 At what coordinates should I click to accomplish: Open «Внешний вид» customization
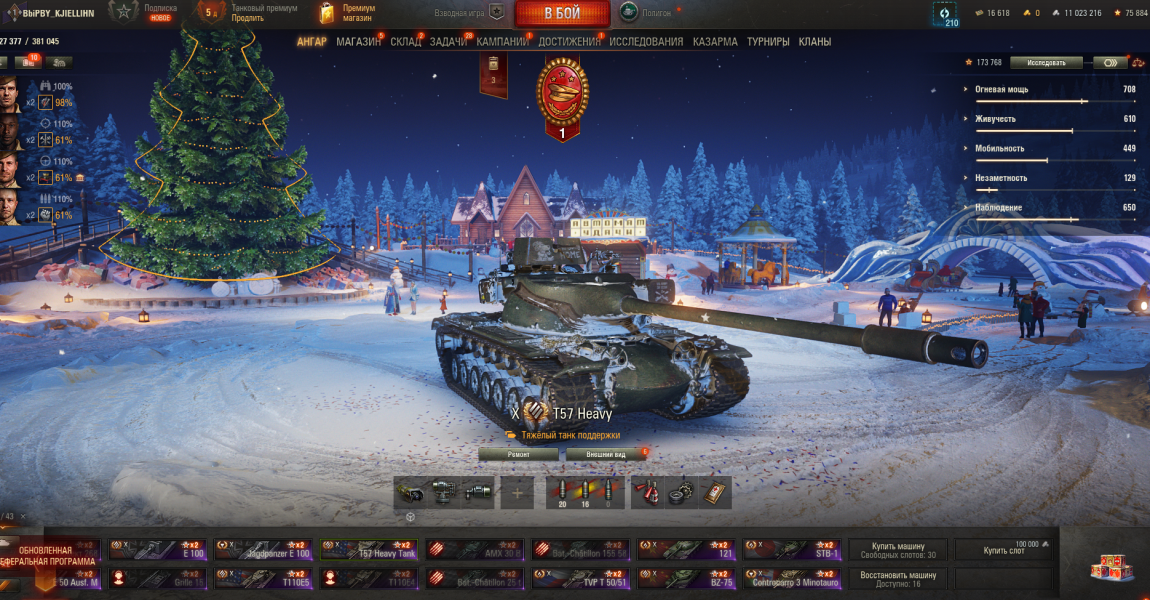point(604,454)
